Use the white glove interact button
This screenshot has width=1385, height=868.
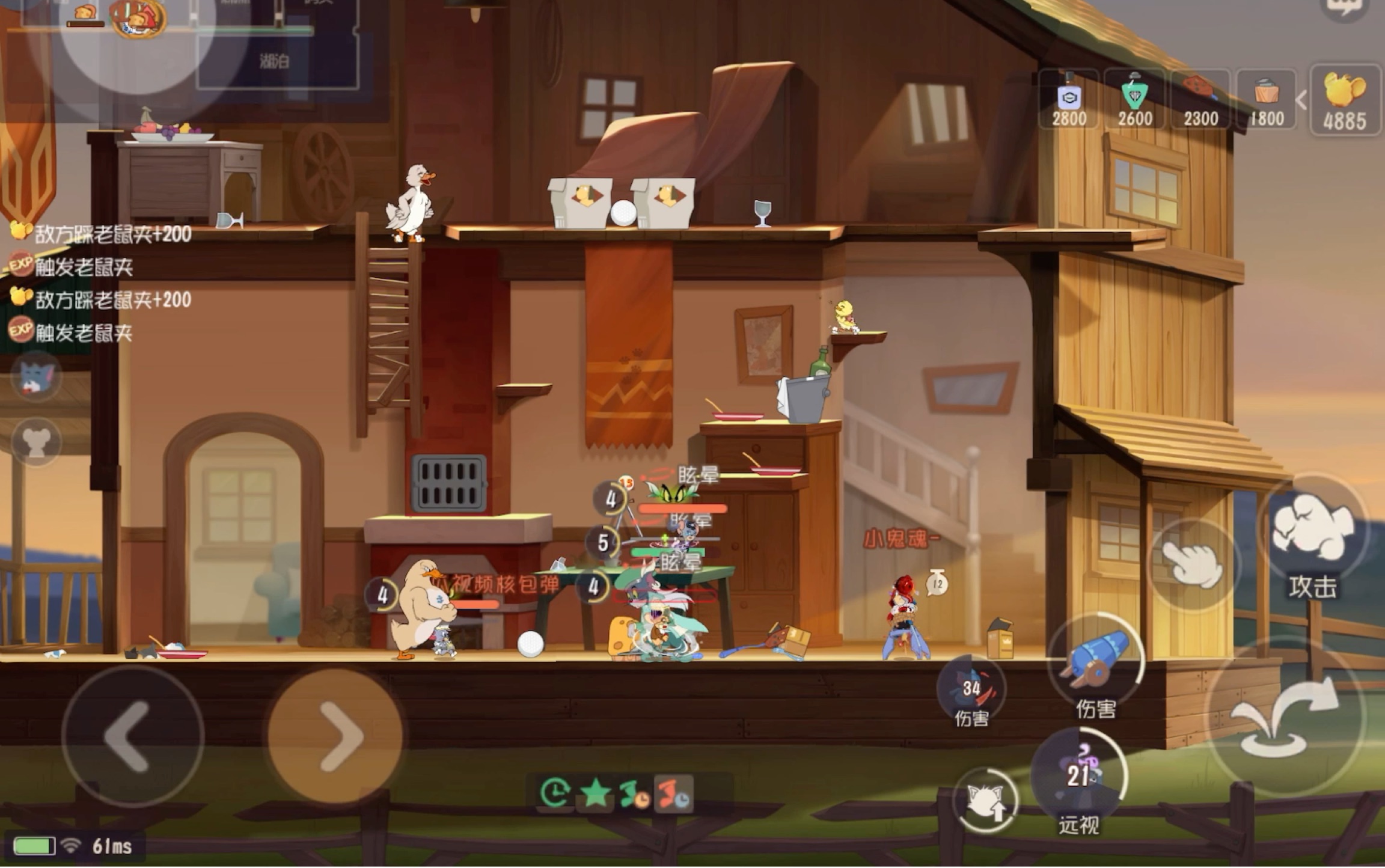(x=1193, y=564)
